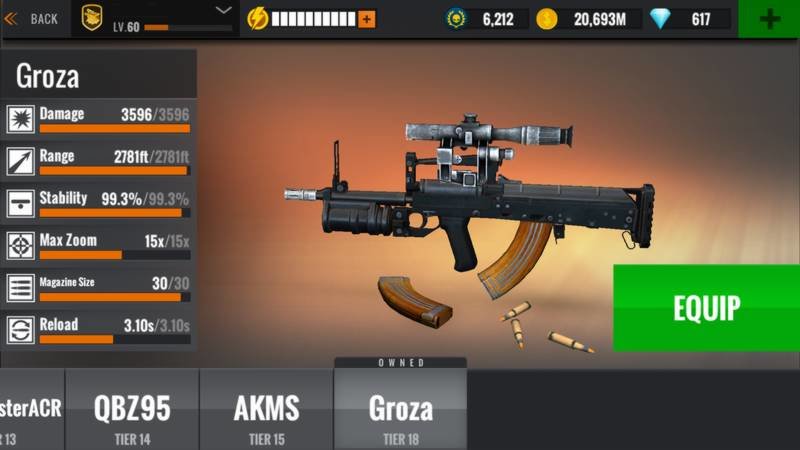The width and height of the screenshot is (800, 450).
Task: Select the QBZ95 Tier 14 weapon
Action: (x=132, y=410)
